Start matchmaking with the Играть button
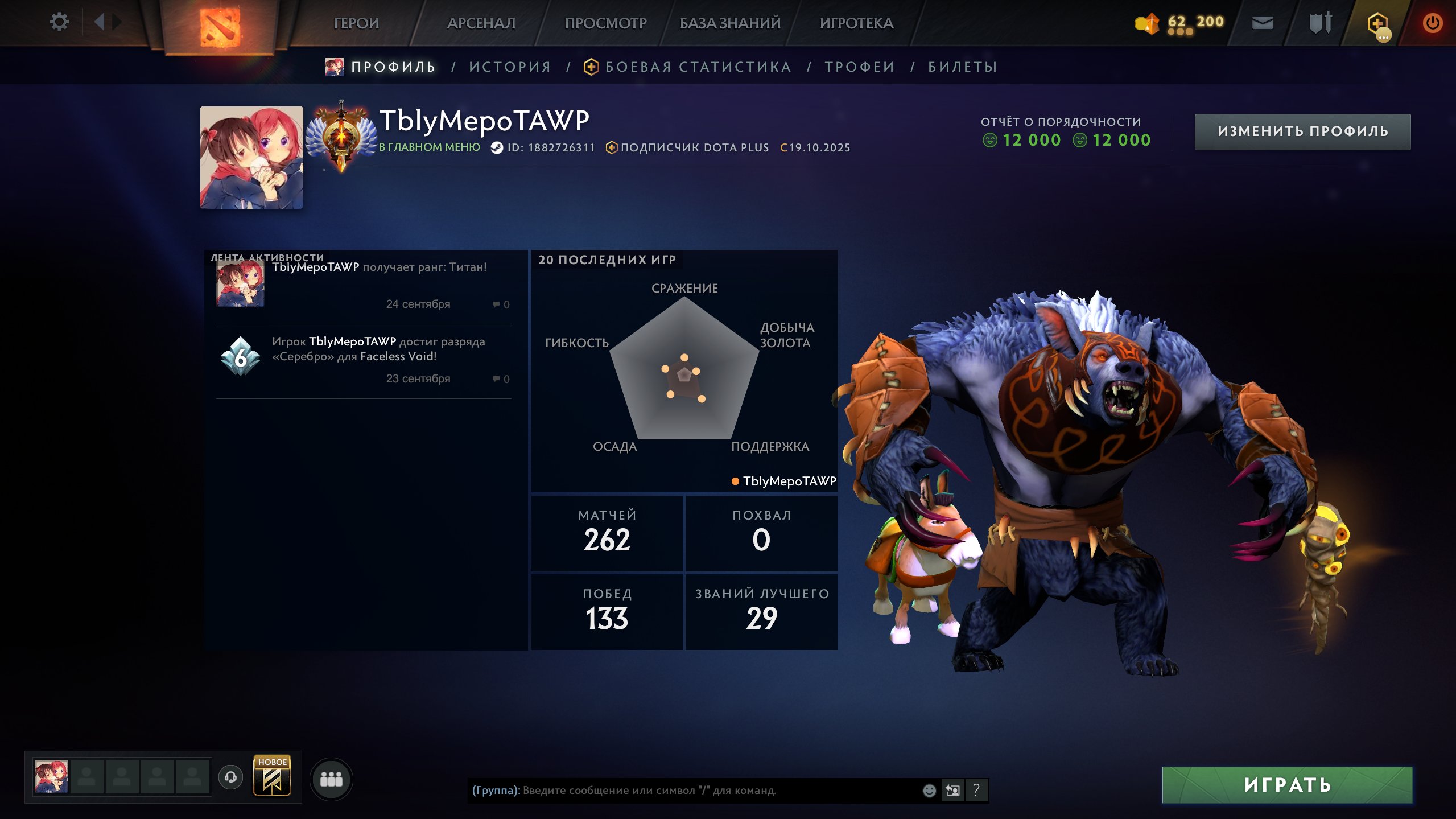1456x819 pixels. tap(1287, 785)
